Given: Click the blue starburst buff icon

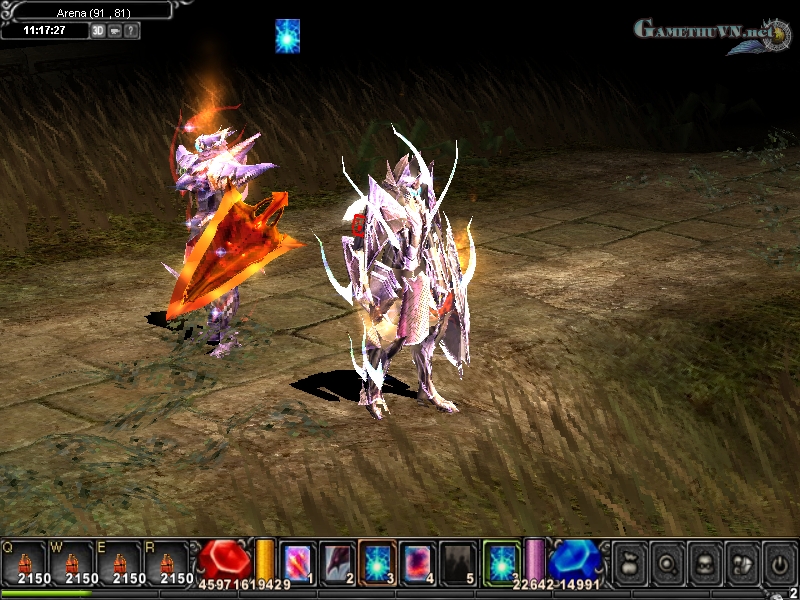Looking at the screenshot, I should tap(288, 36).
